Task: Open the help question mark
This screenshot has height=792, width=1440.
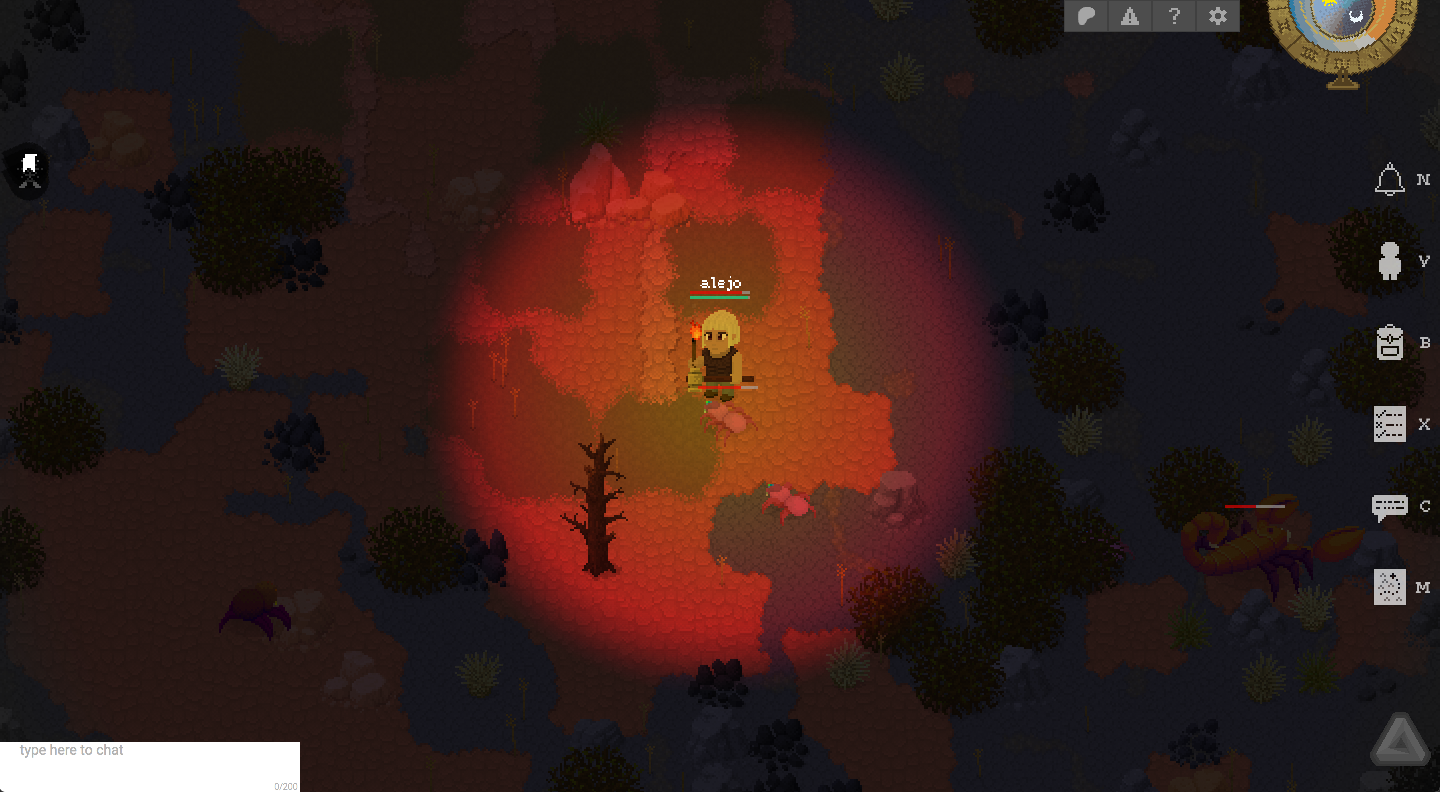Action: click(1174, 16)
